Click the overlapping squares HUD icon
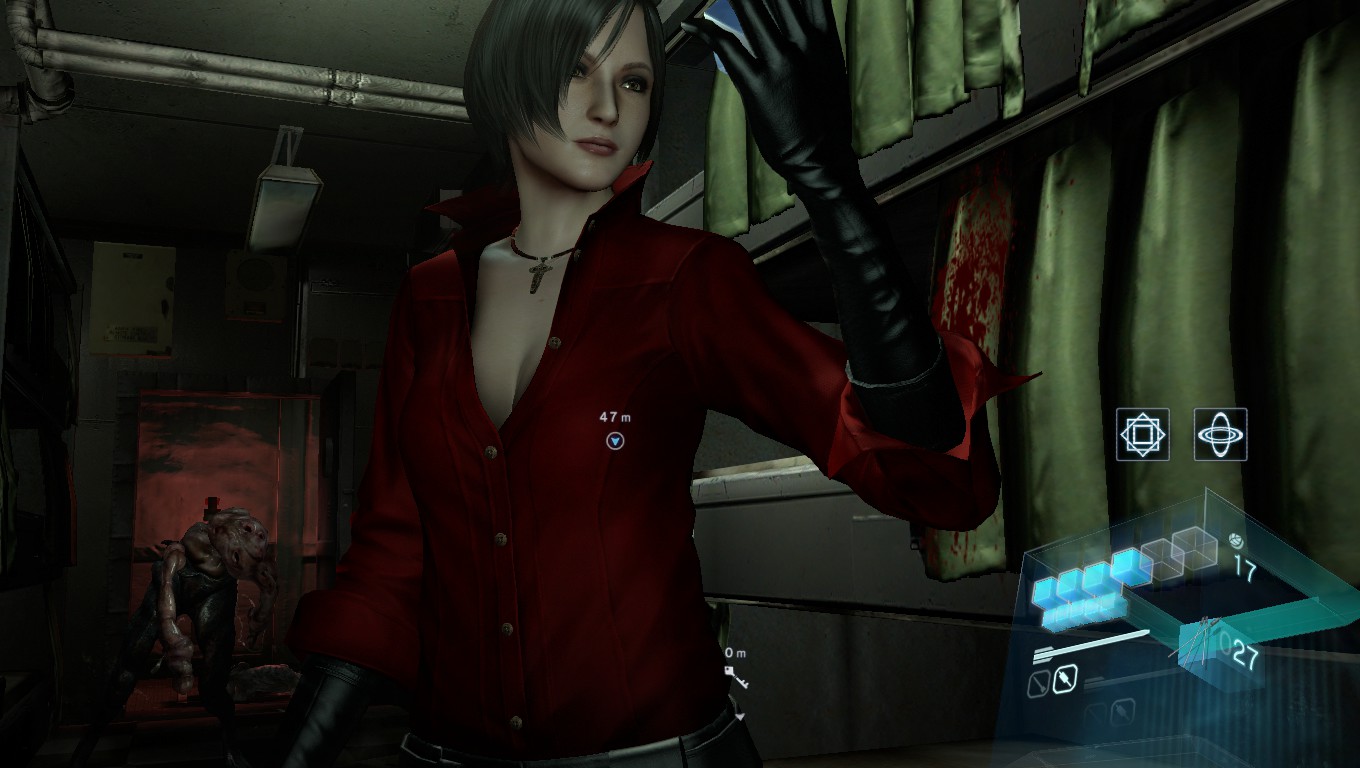The width and height of the screenshot is (1360, 768). pos(1142,434)
